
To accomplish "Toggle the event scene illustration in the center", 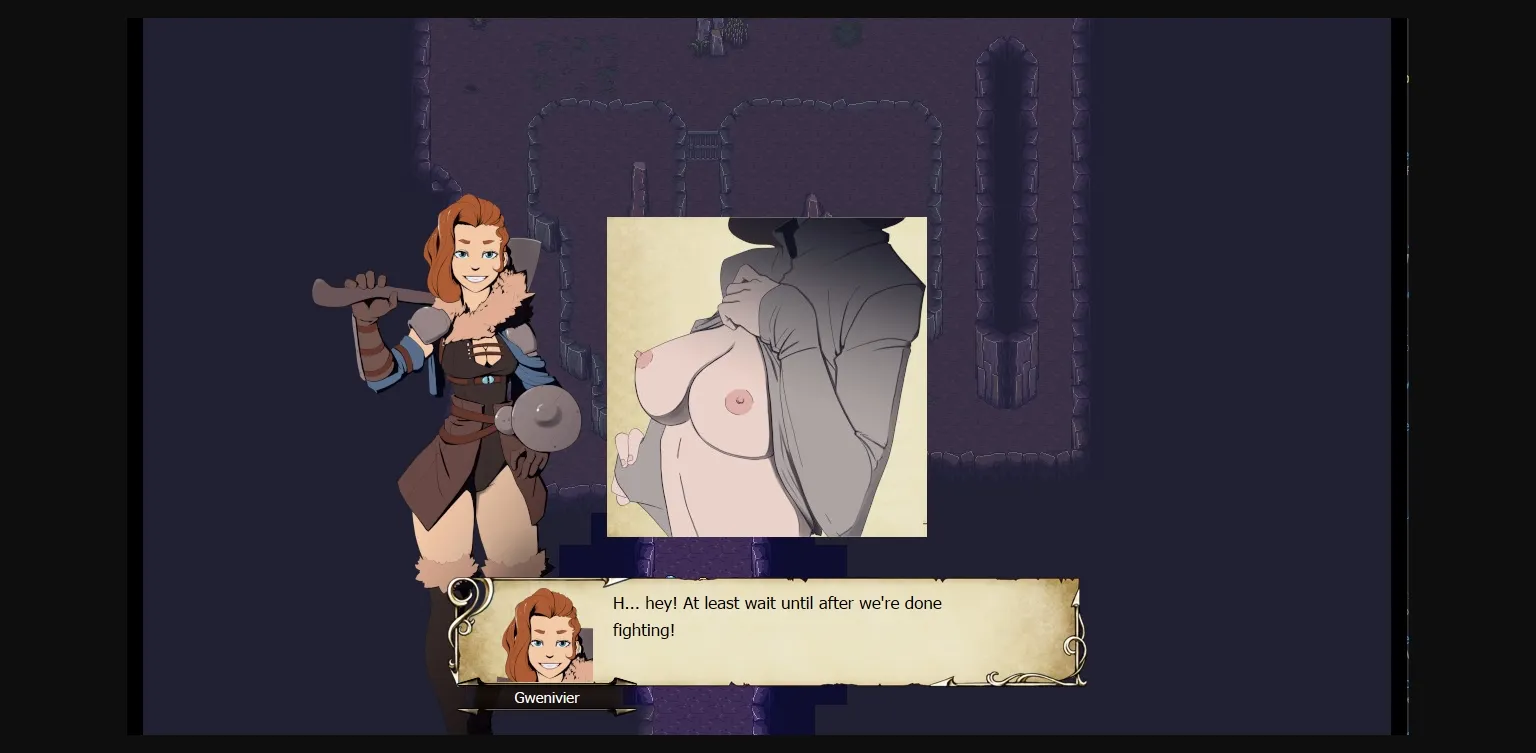I will click(766, 377).
